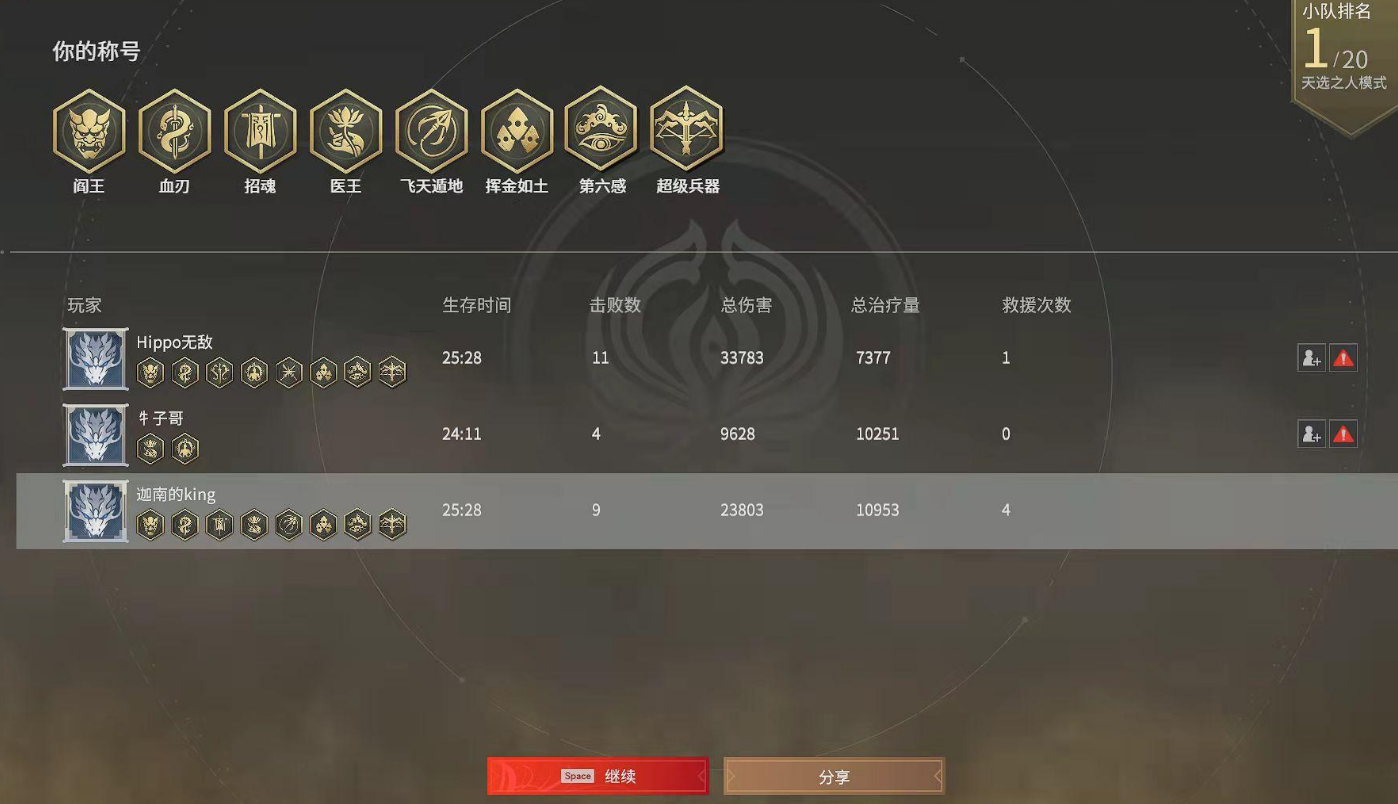Click the add-friend icon beside Hippo无敌
Image resolution: width=1398 pixels, height=804 pixels.
tap(1311, 358)
